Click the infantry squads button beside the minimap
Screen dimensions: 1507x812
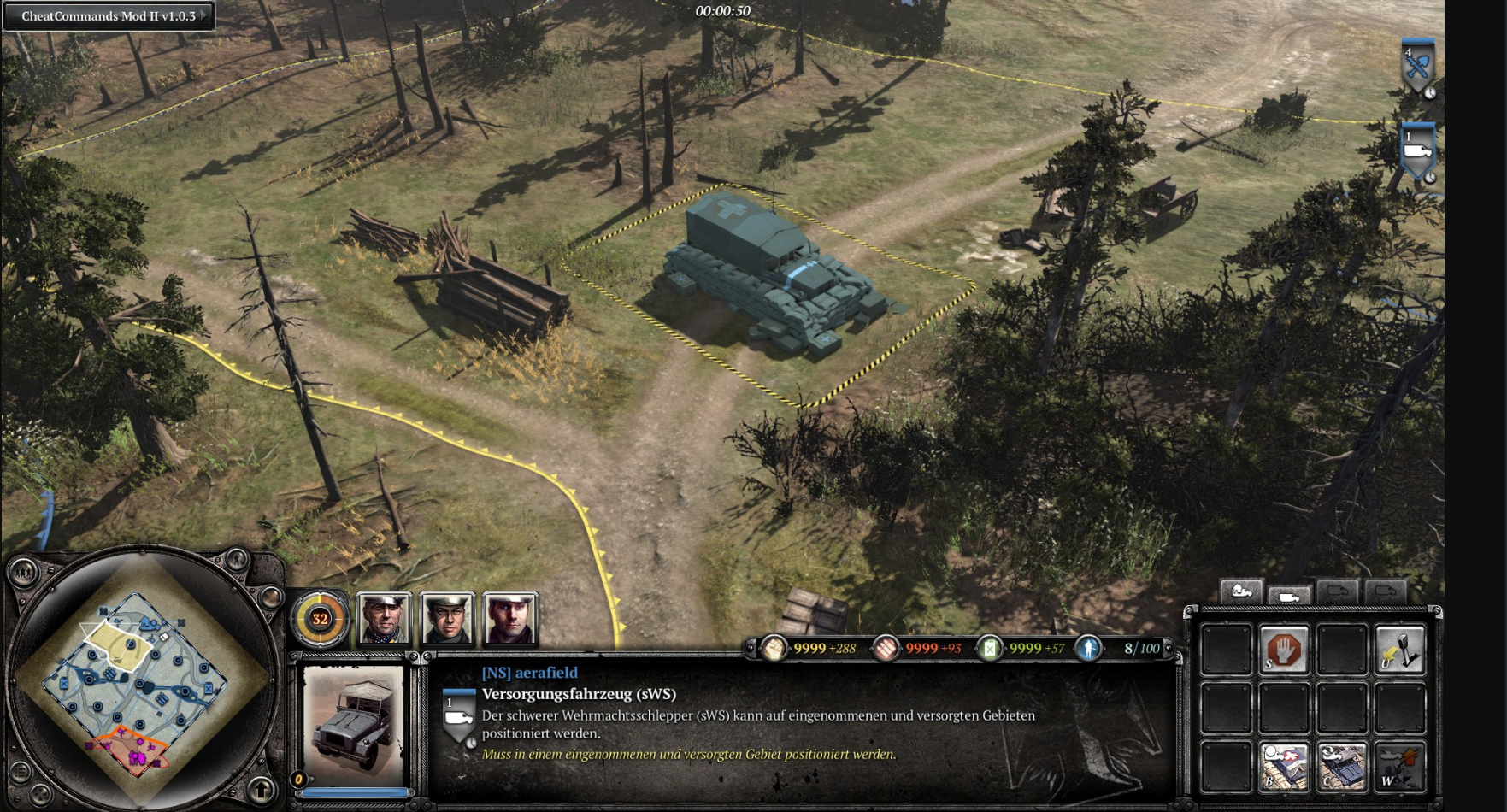(23, 572)
